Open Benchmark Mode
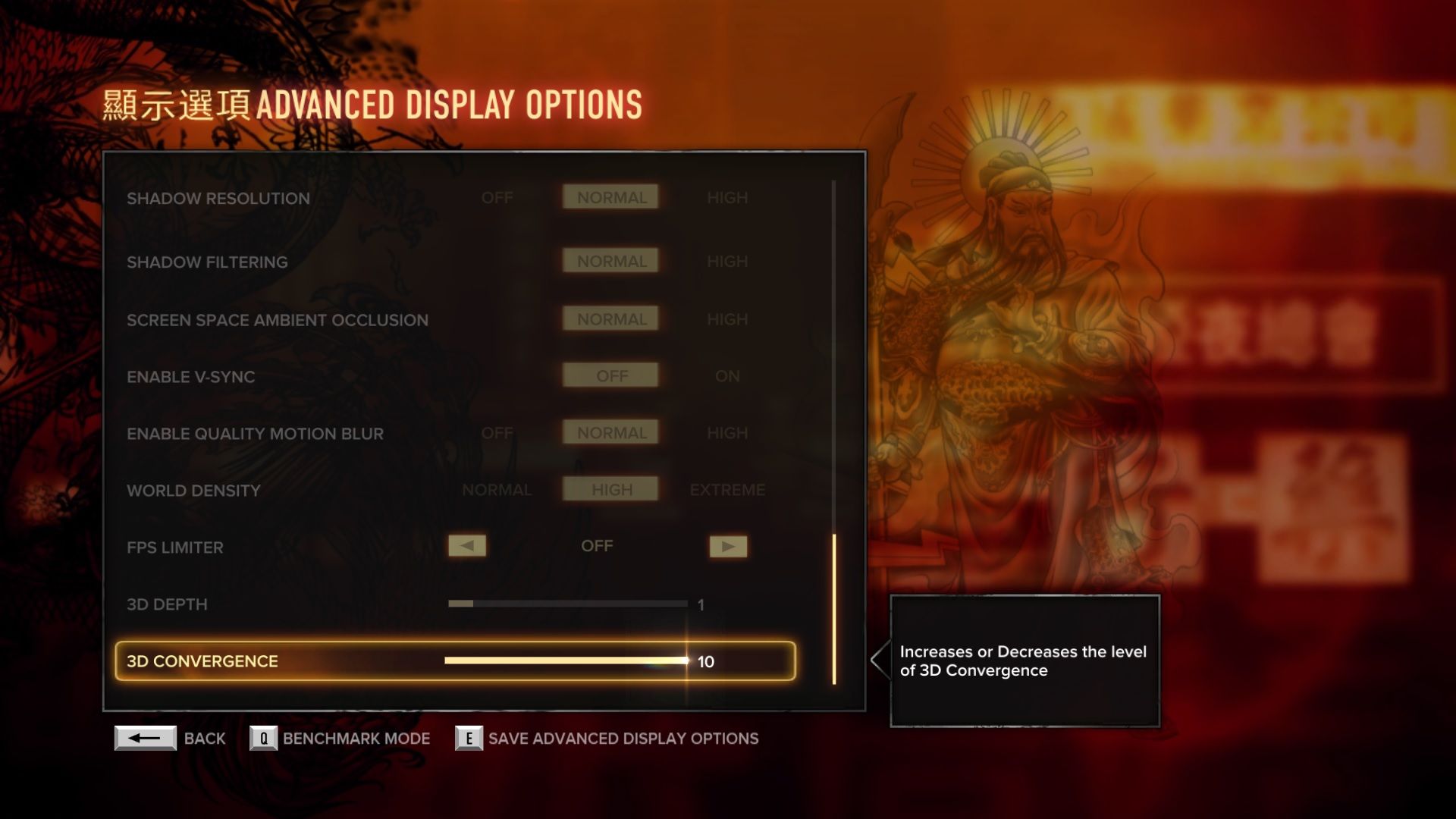 click(x=263, y=738)
